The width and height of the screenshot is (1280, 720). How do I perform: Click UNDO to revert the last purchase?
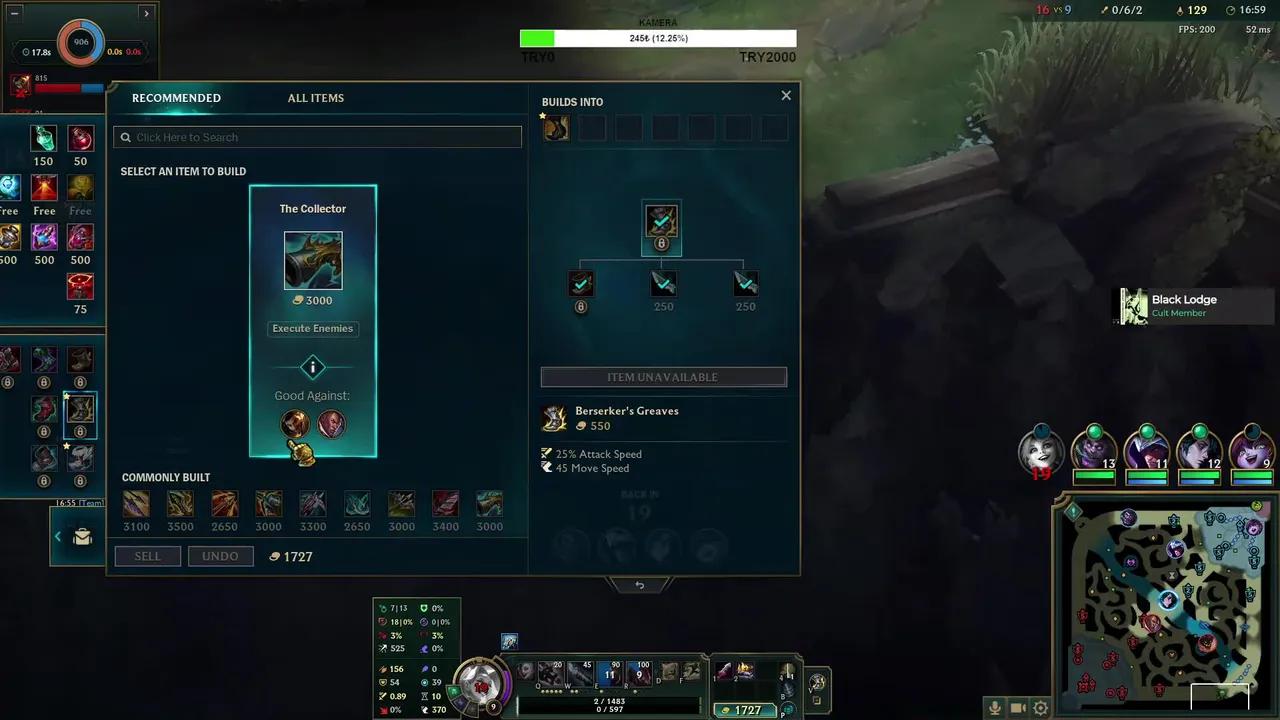220,555
